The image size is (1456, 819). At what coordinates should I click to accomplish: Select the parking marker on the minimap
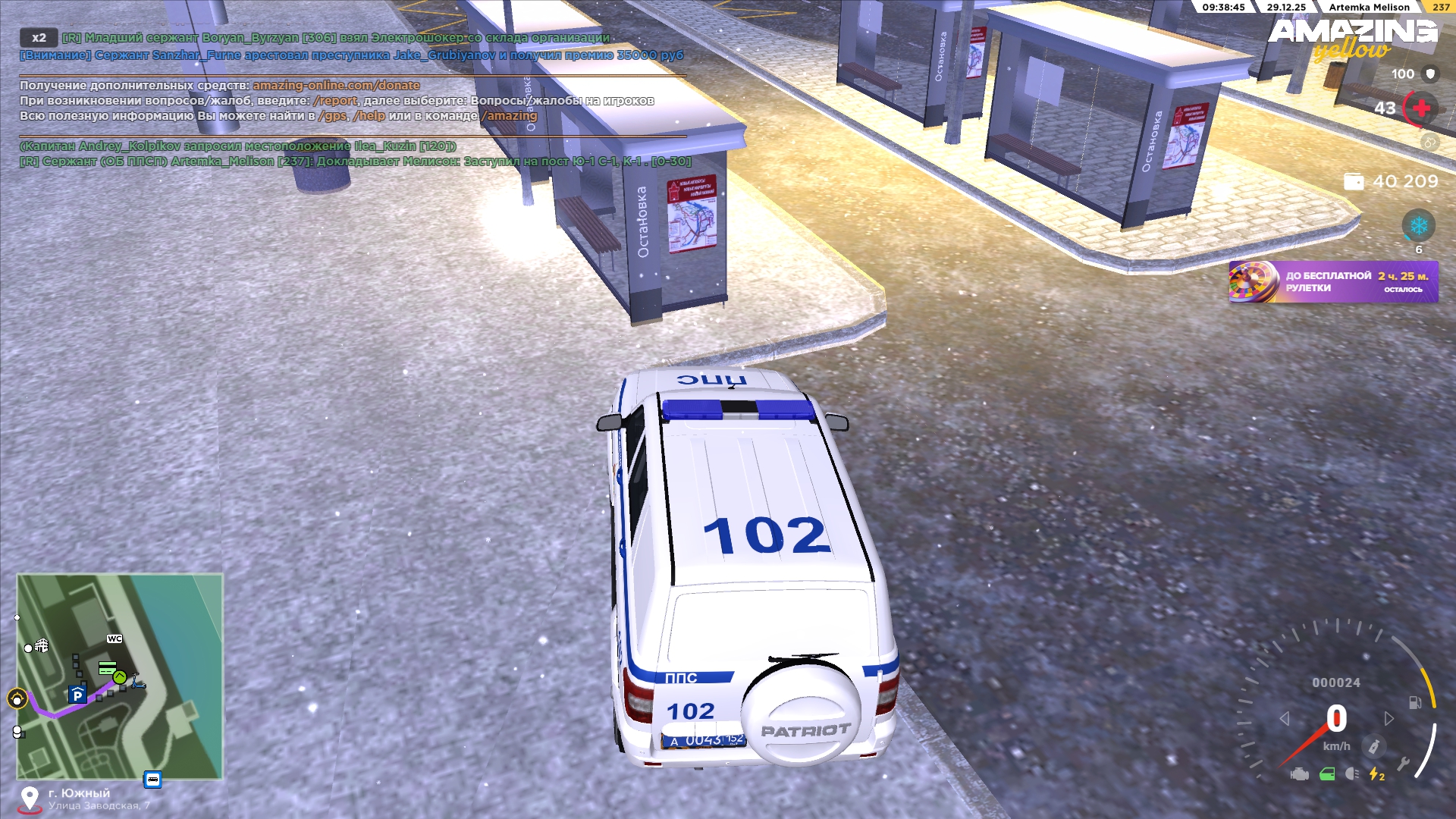point(77,695)
